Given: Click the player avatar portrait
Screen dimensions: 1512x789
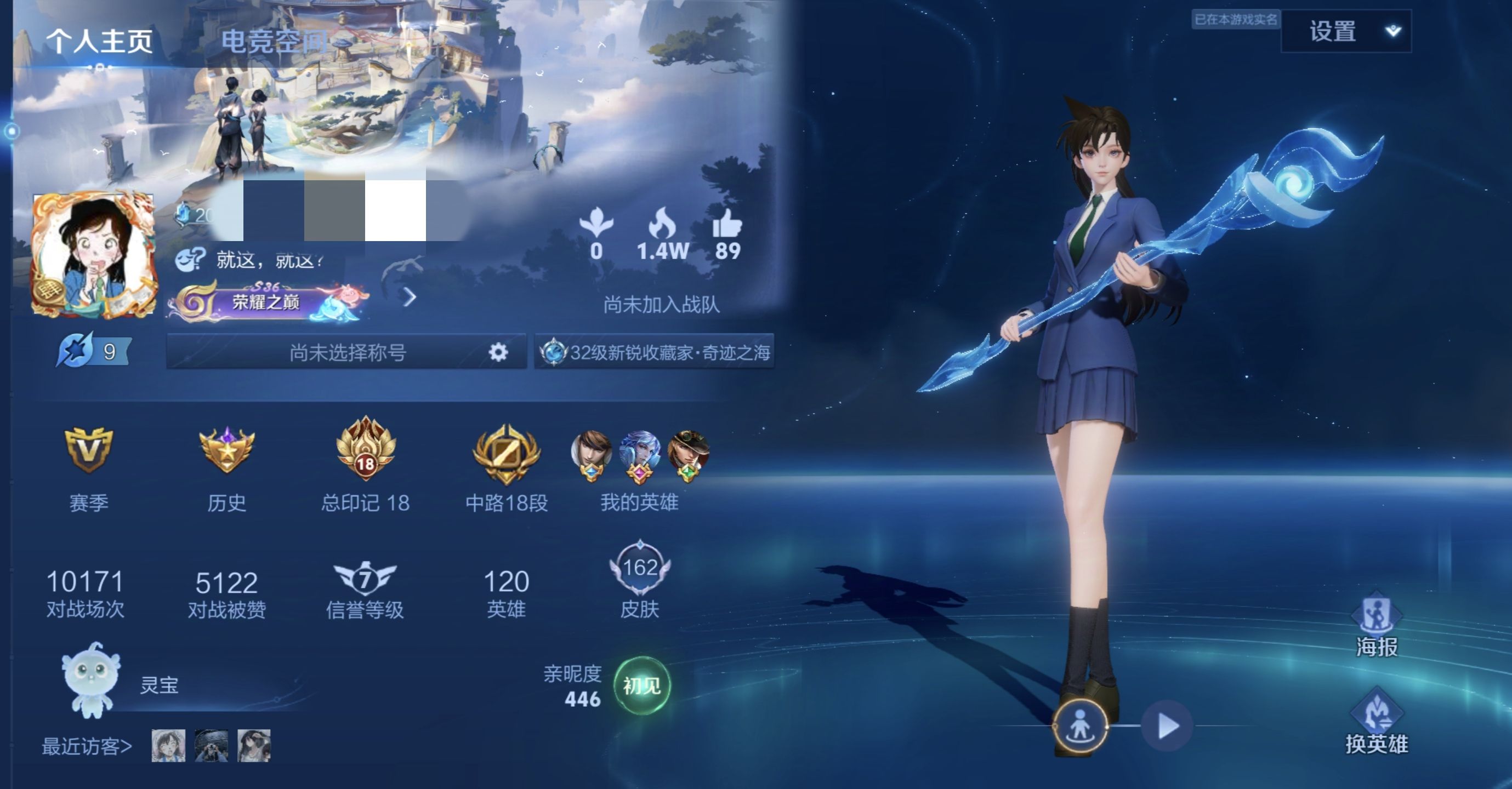Looking at the screenshot, I should pyautogui.click(x=94, y=255).
